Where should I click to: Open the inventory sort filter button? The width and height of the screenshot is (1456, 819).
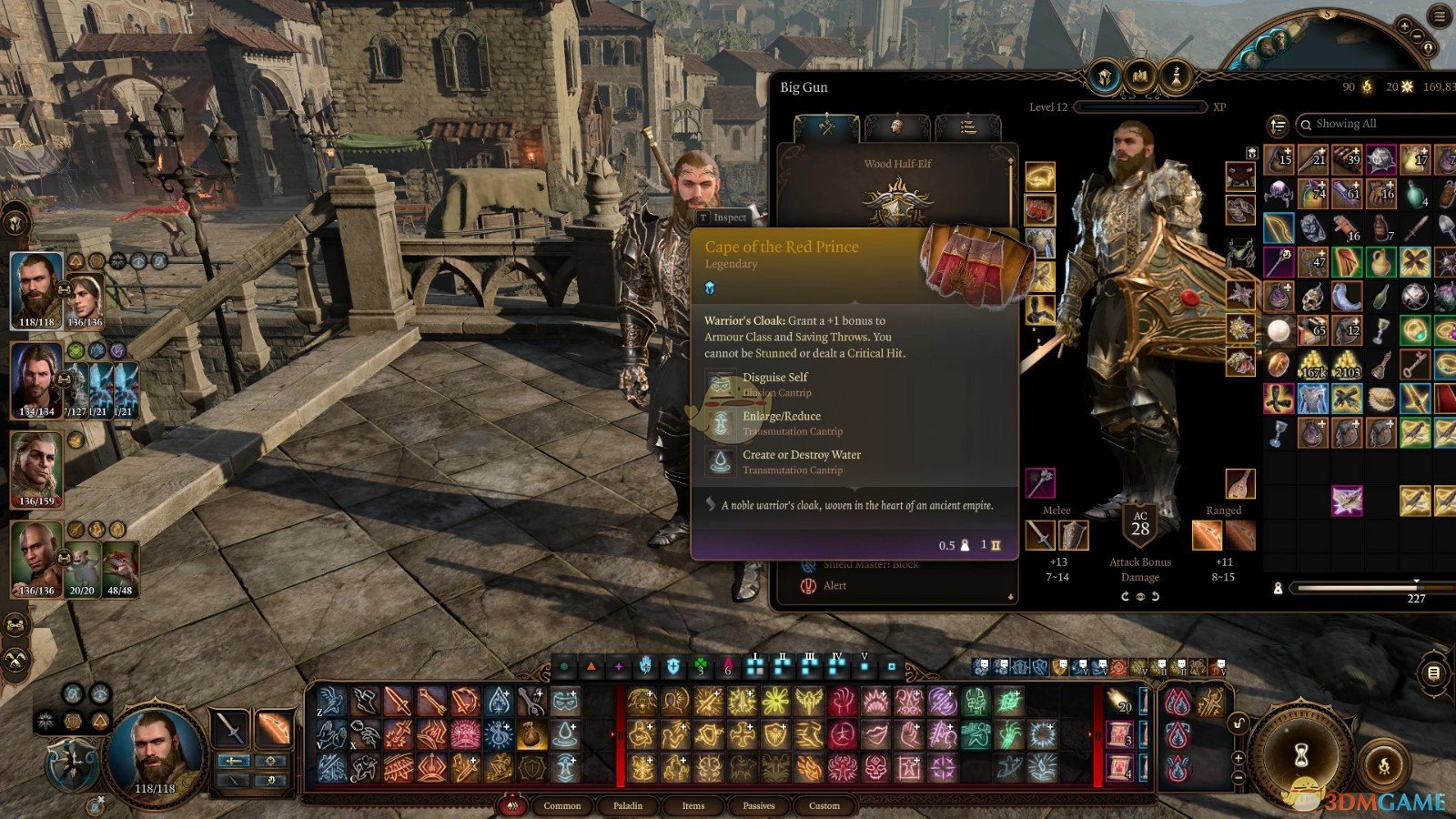pos(1279,125)
